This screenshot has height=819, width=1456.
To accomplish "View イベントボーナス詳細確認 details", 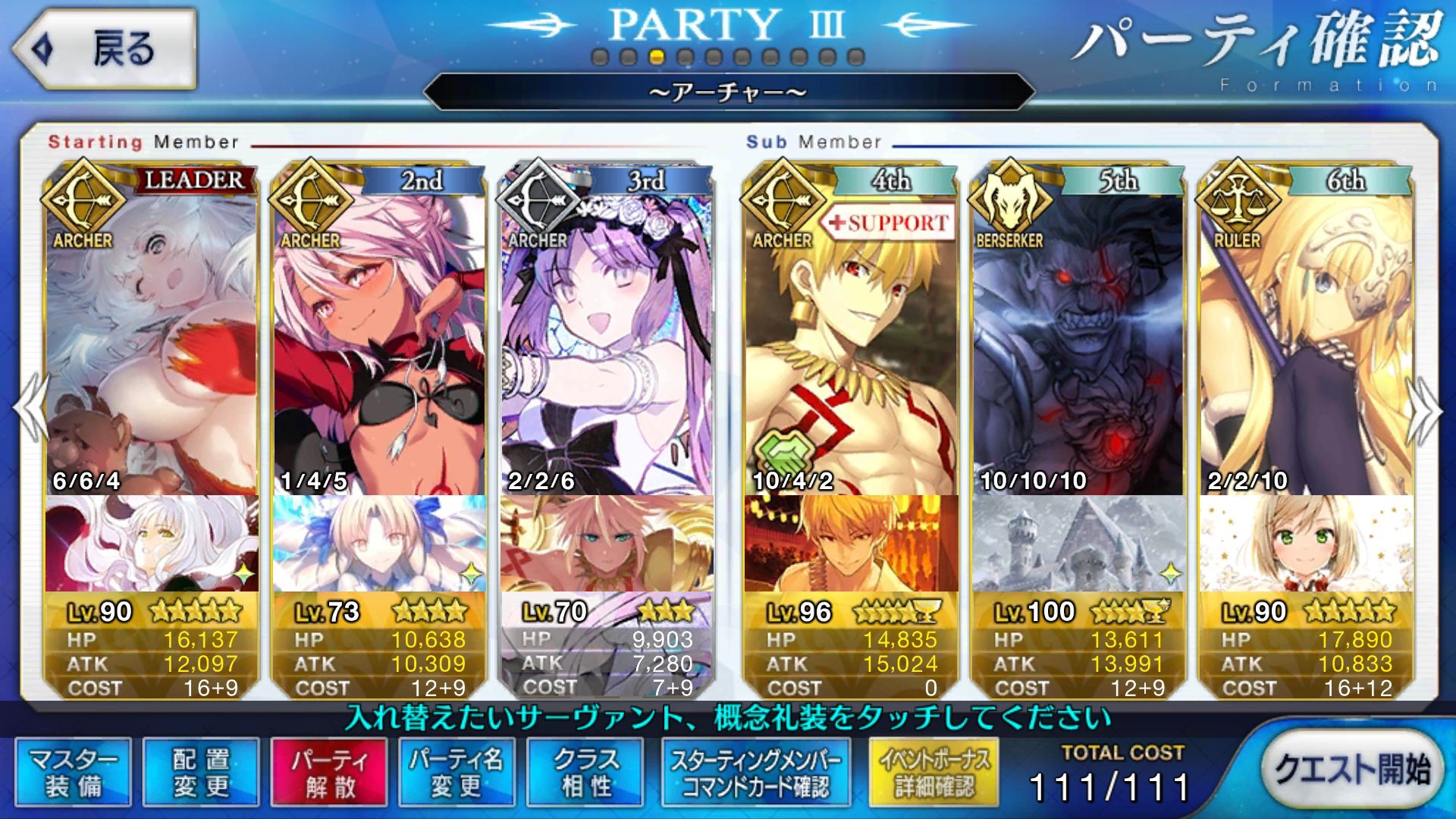I will 934,773.
